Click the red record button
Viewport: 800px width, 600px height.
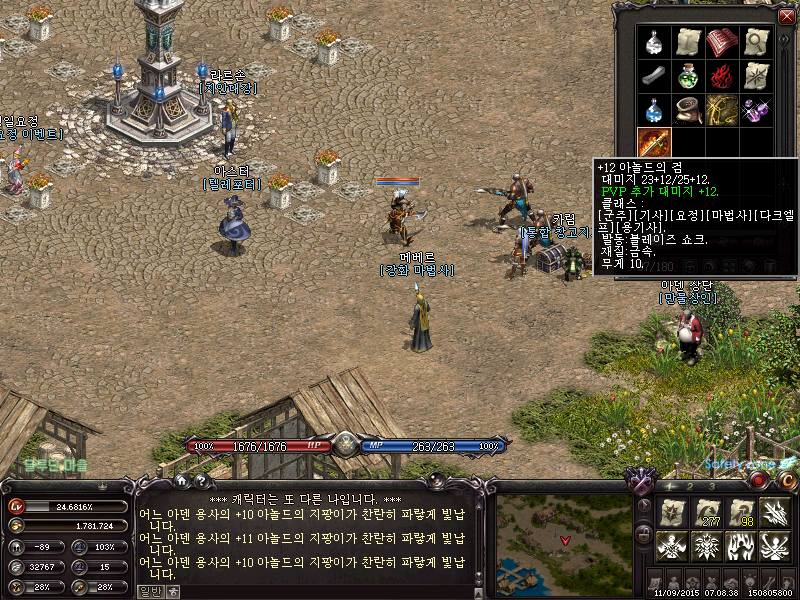pos(759,479)
